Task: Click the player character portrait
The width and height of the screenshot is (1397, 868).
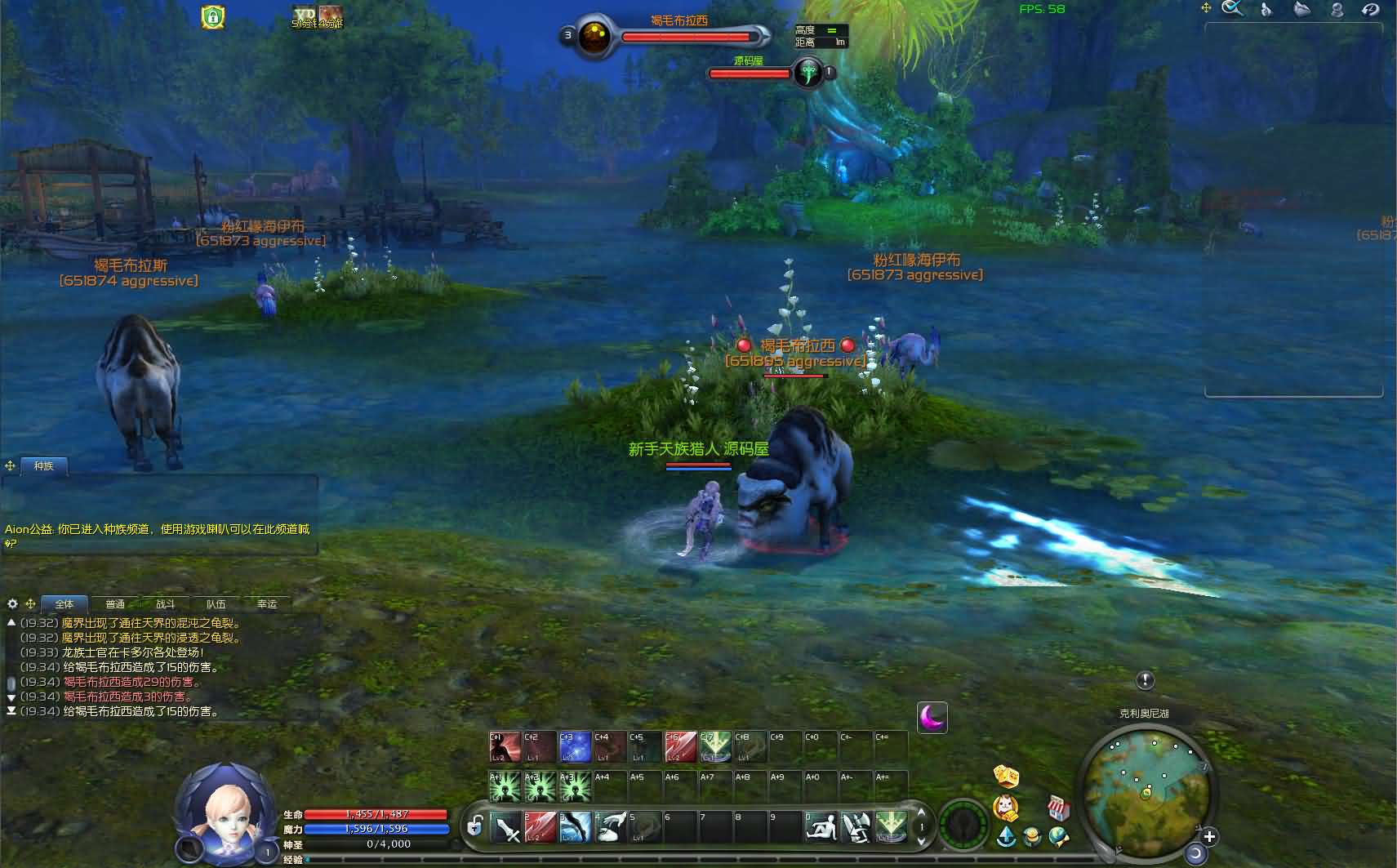Action: (x=226, y=812)
